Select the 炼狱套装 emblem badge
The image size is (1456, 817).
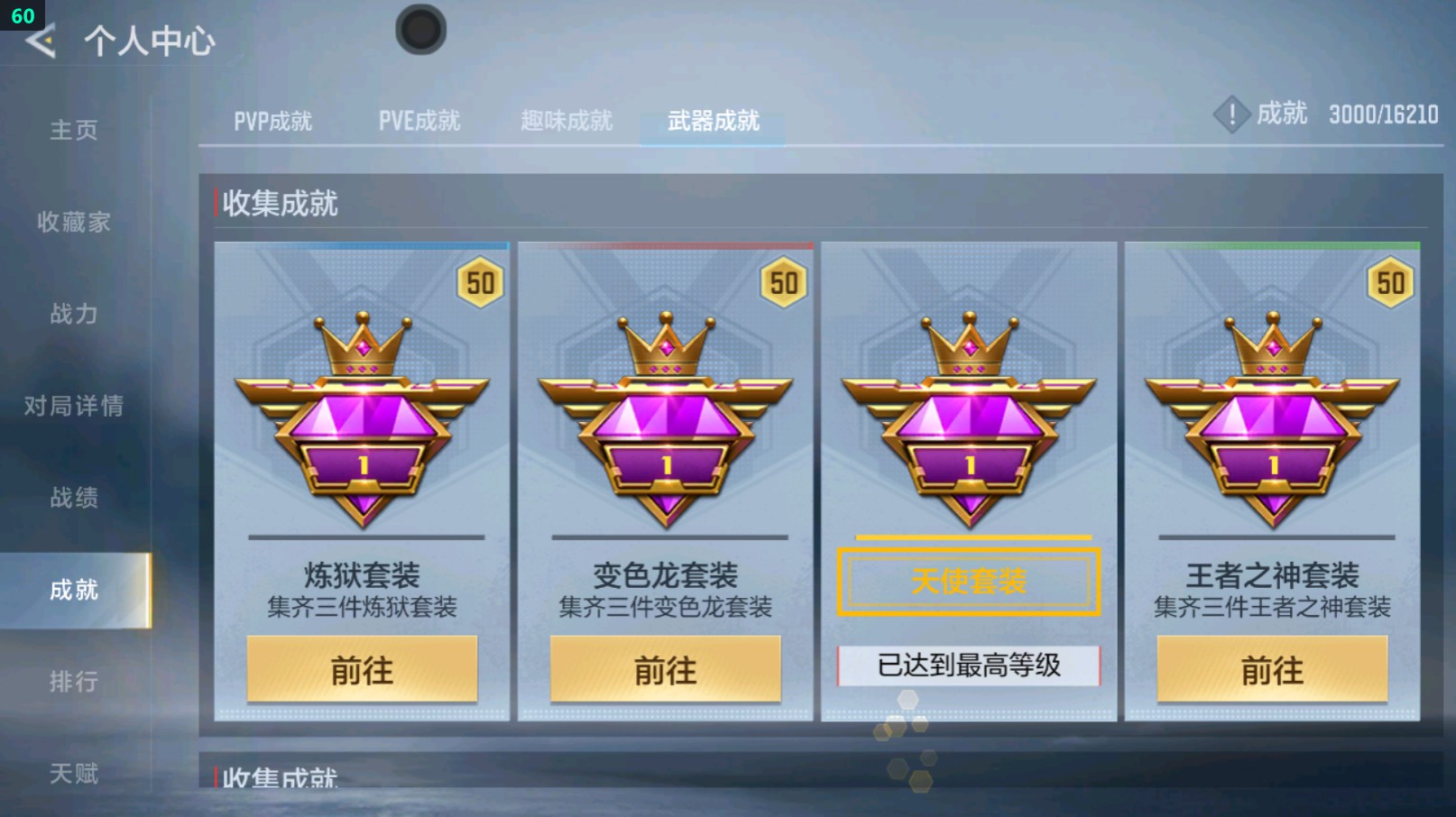(361, 415)
